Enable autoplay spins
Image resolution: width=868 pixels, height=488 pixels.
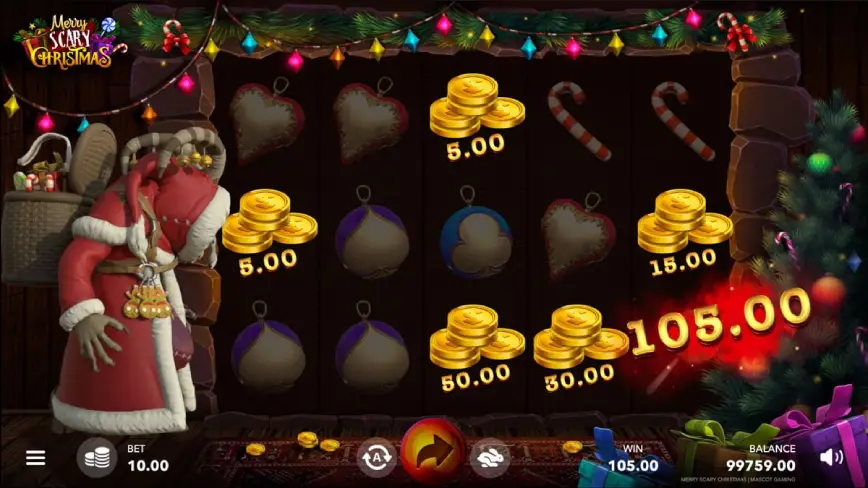point(377,457)
